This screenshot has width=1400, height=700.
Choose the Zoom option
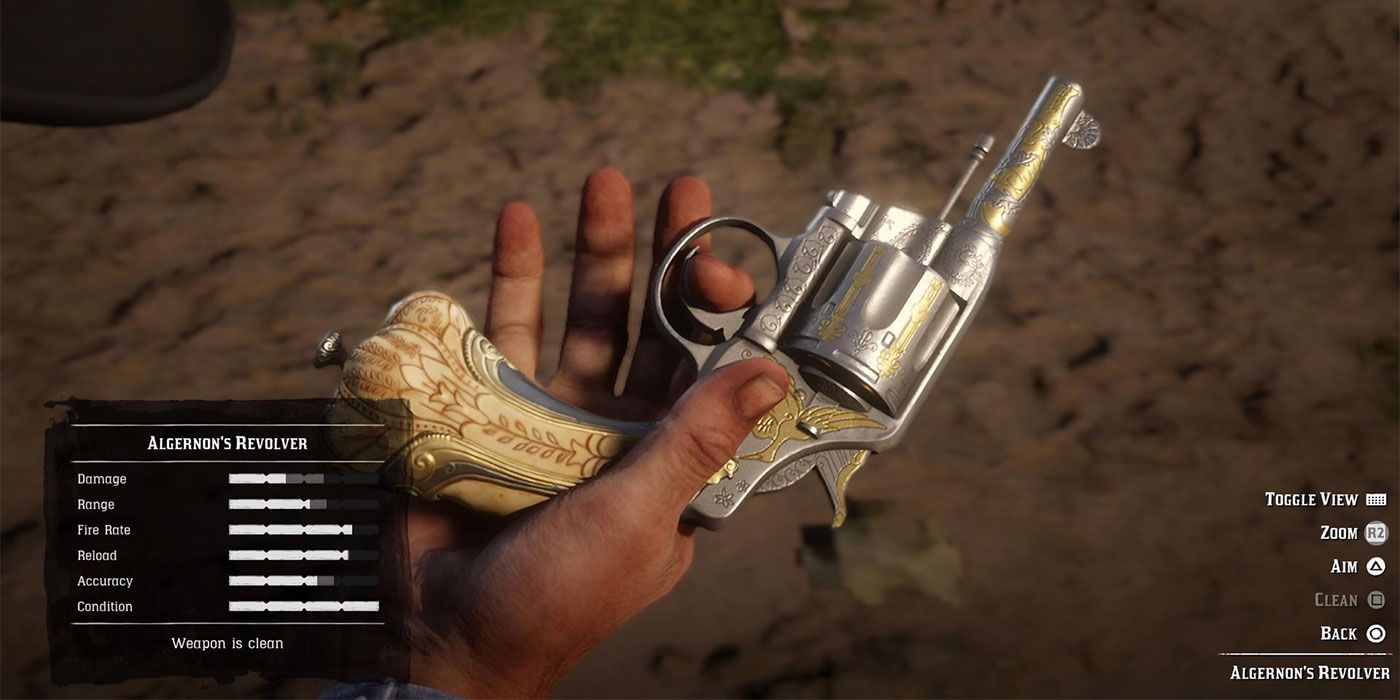pos(1353,533)
